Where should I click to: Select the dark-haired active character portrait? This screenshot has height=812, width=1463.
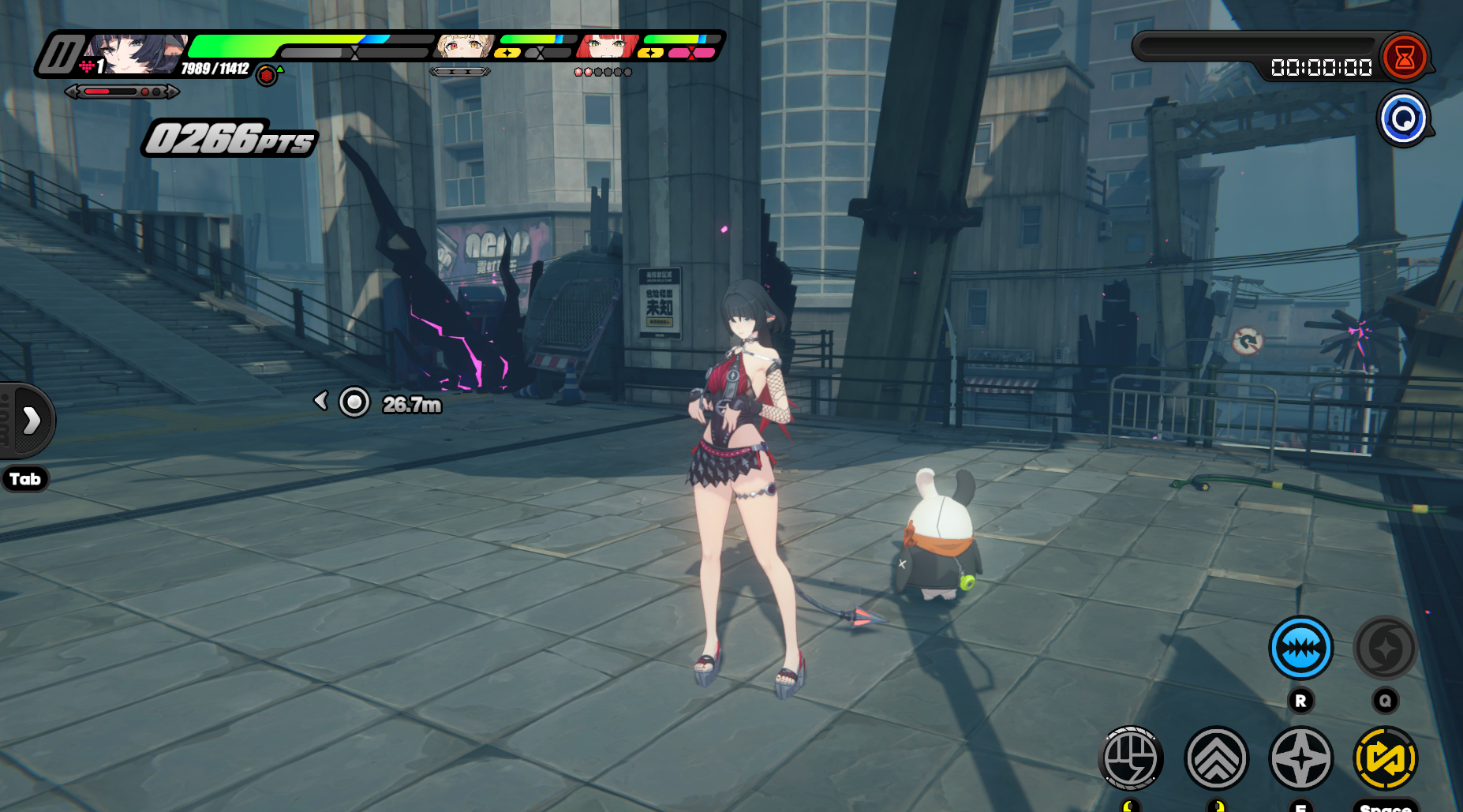[x=134, y=54]
